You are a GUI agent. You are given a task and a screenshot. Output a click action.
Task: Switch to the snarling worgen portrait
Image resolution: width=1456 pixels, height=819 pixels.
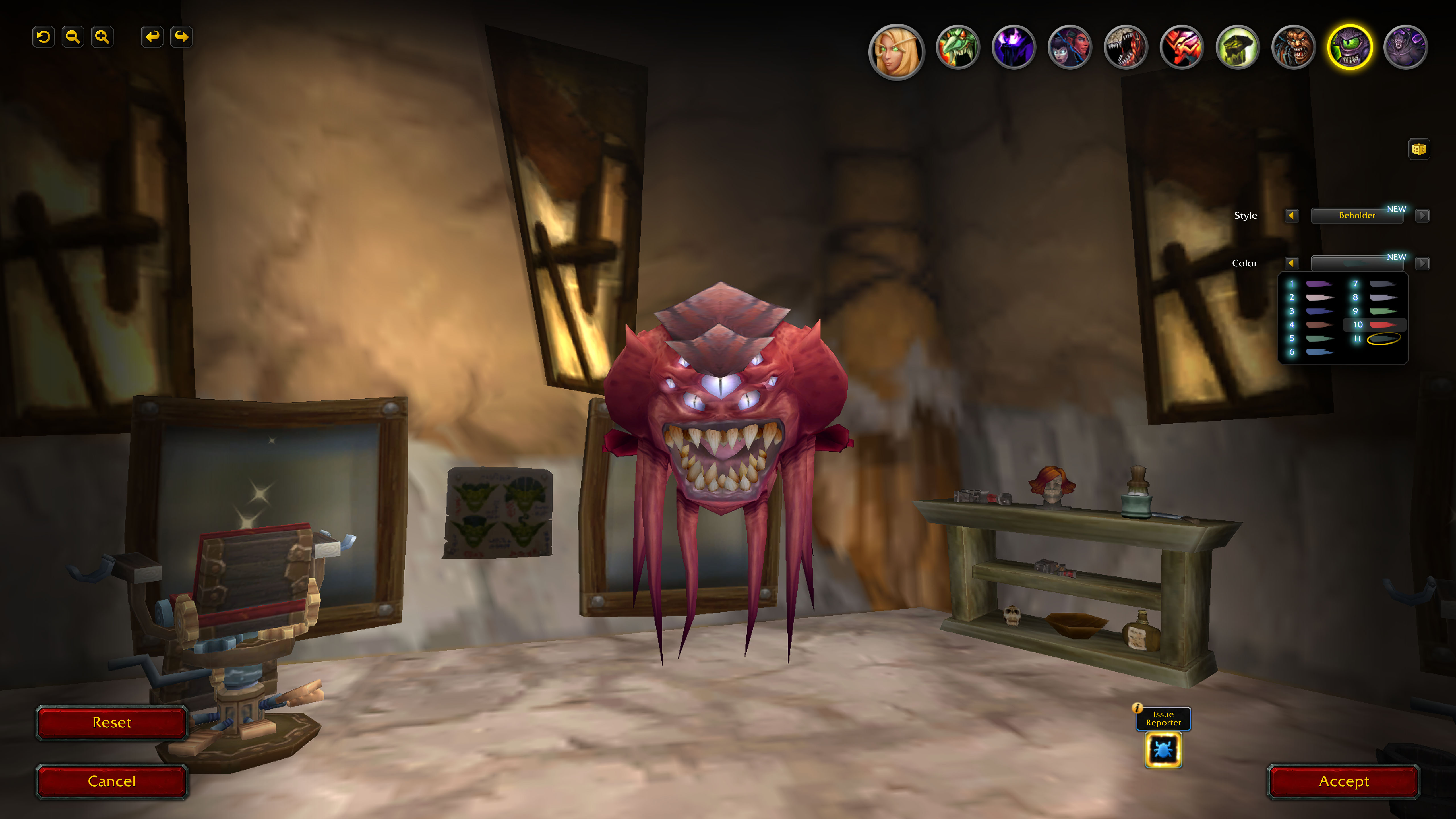coord(1293,47)
